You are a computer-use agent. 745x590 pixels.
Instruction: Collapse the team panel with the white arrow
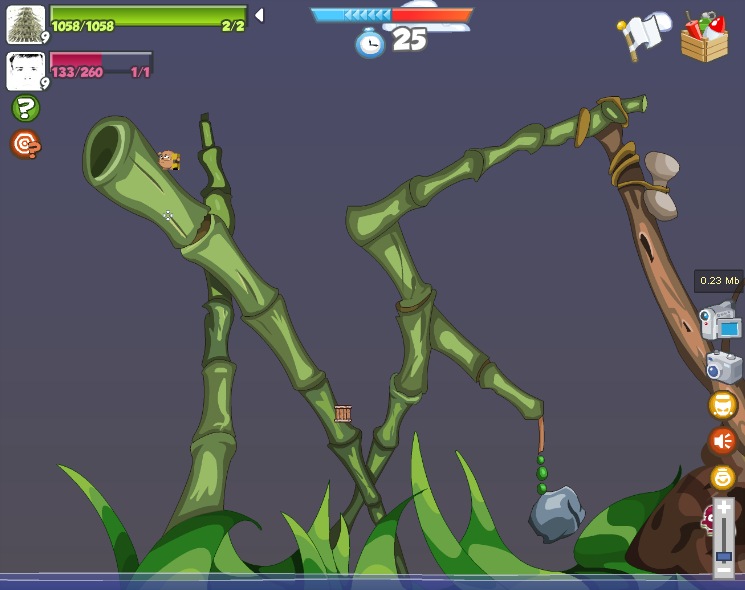coord(259,15)
